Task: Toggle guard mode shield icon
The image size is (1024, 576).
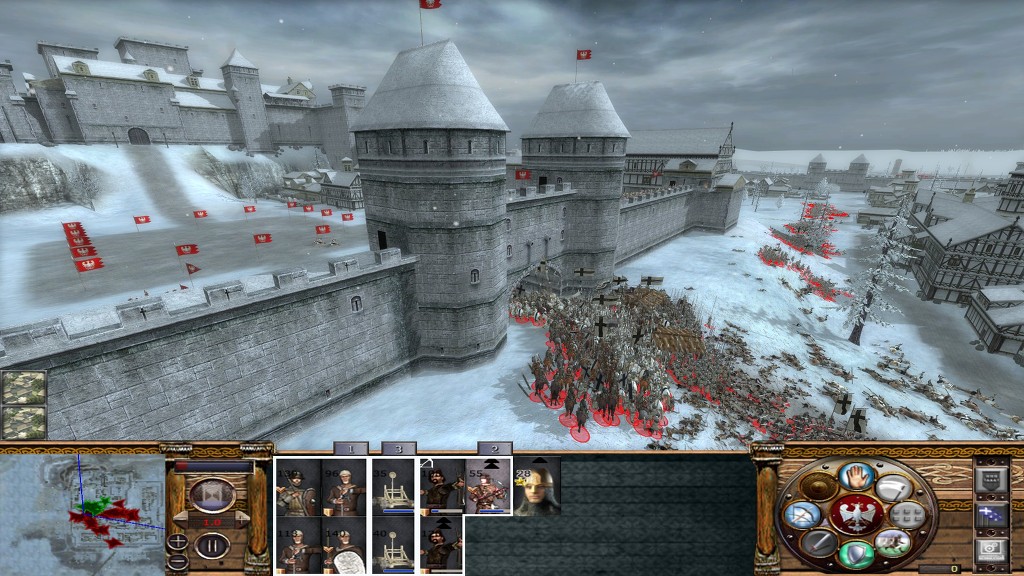Action: (x=856, y=554)
